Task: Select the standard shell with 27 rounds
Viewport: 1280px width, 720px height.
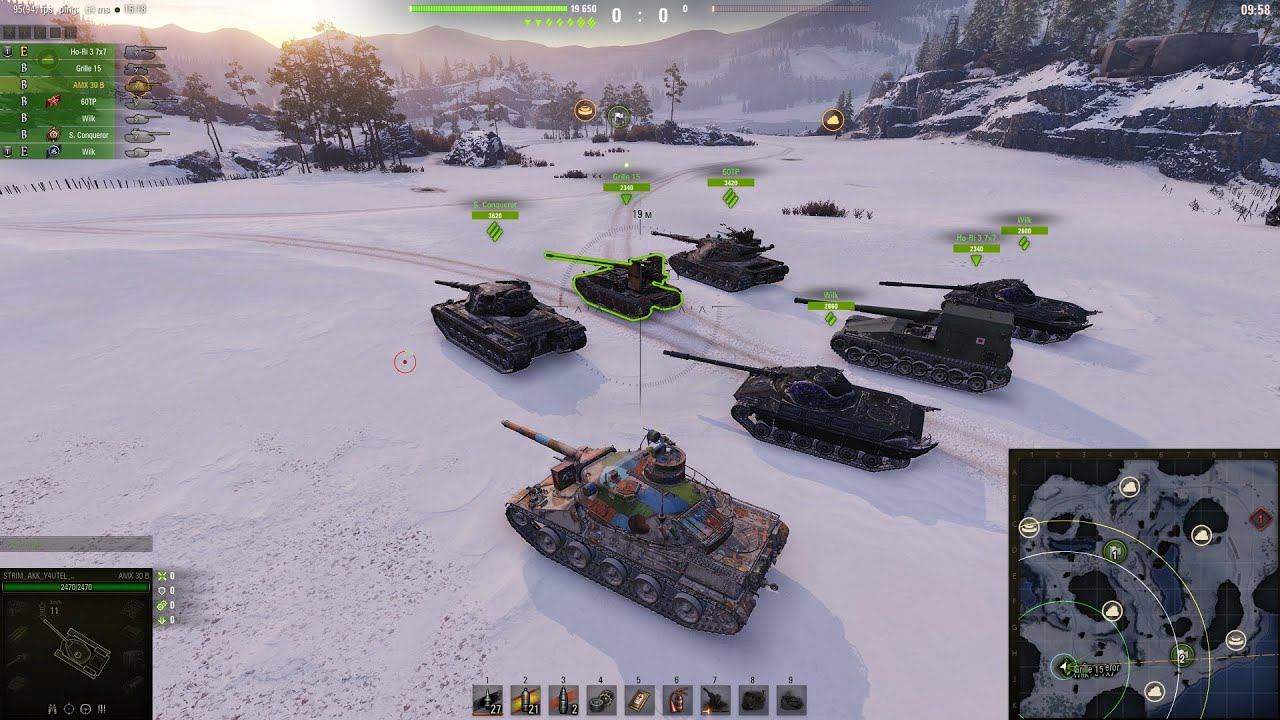Action: pos(487,700)
